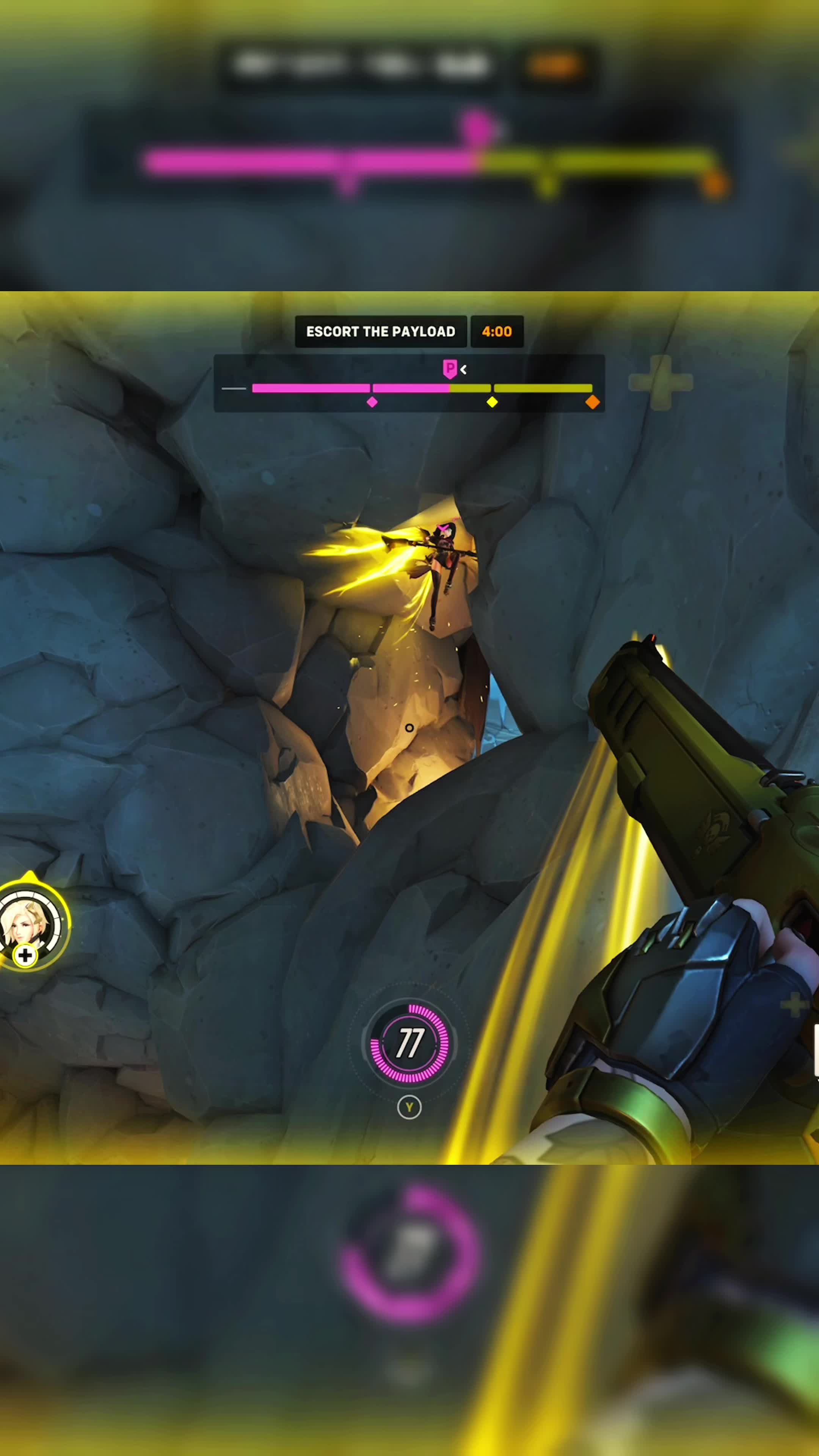
Task: Click the pink payload position marker
Action: (x=449, y=369)
